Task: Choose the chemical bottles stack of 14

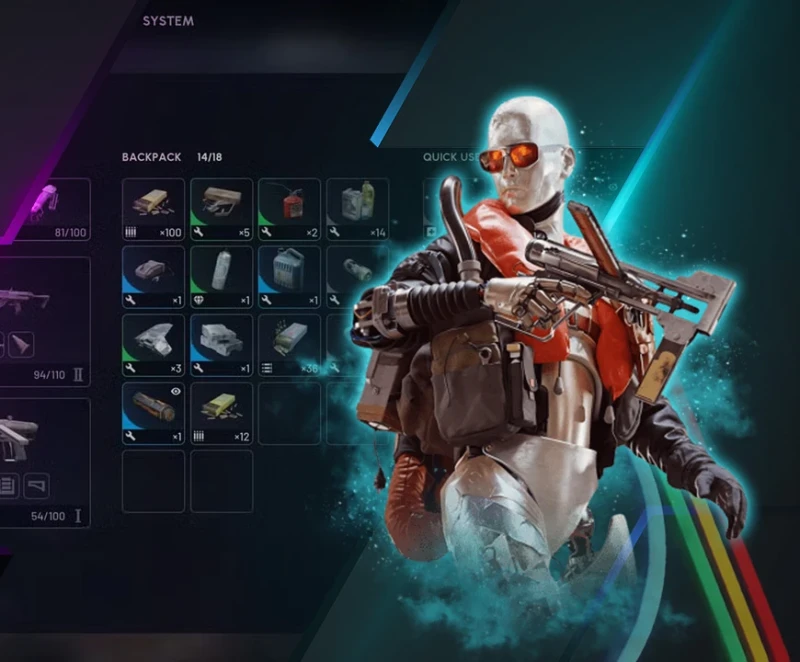Action: (x=357, y=210)
